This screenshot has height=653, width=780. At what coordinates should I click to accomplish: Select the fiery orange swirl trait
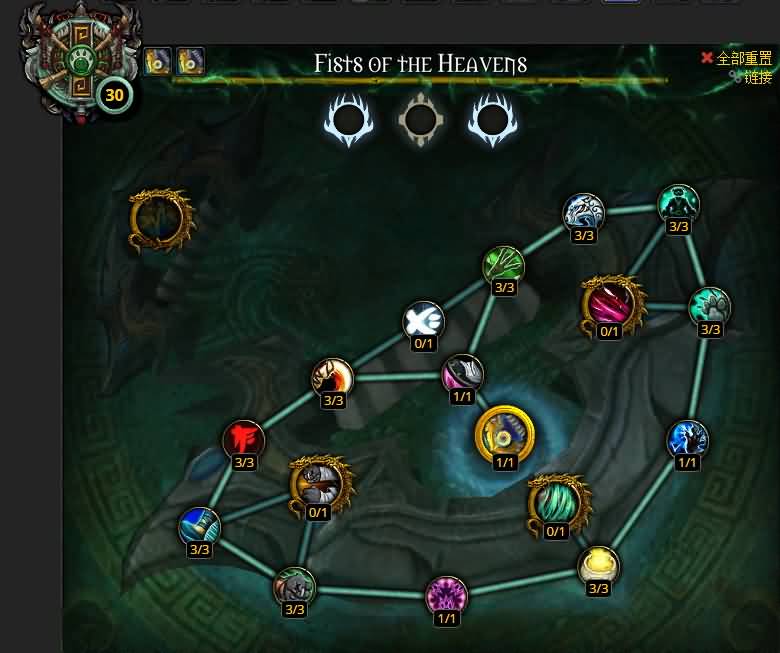click(333, 378)
